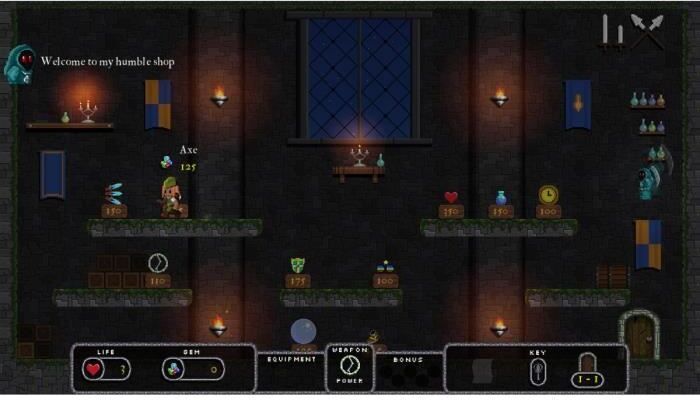The image size is (700, 400).
Task: Click the Weapon Power gauge icon
Action: point(349,367)
